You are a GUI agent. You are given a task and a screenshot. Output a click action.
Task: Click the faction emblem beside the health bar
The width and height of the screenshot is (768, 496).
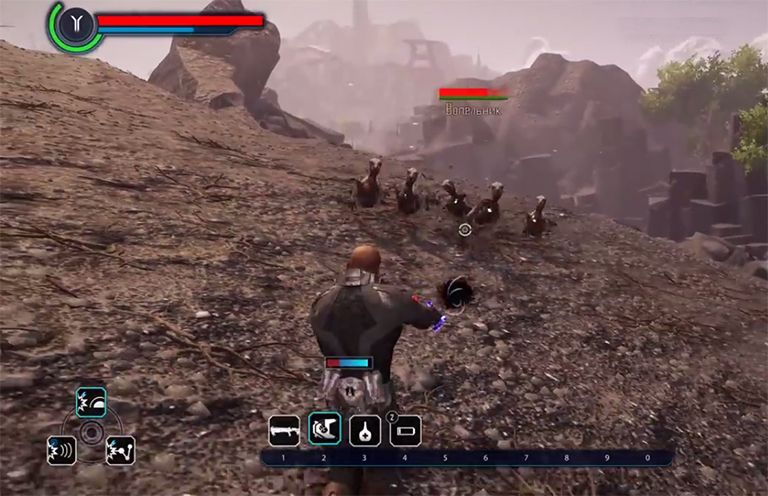(75, 24)
